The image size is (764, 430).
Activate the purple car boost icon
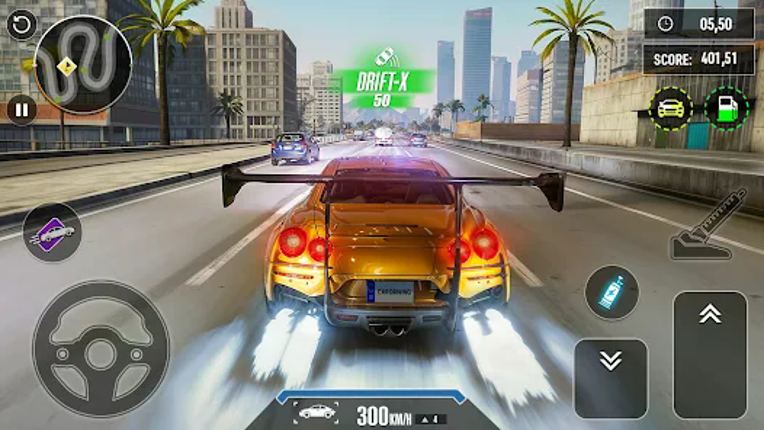[x=52, y=233]
